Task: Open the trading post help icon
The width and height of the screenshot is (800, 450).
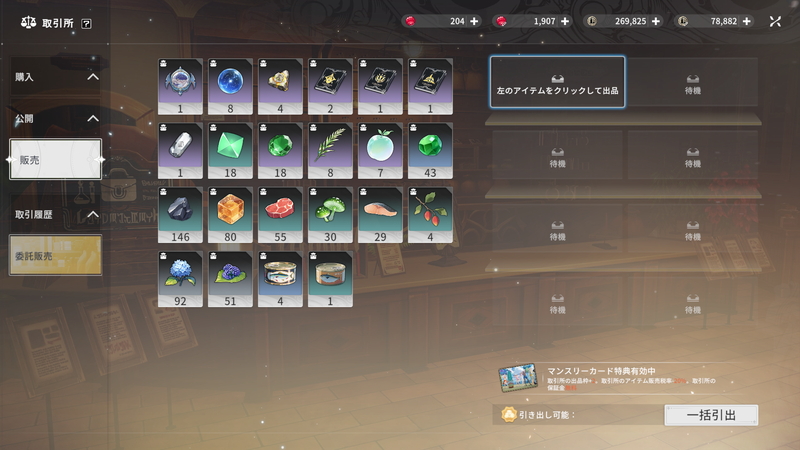Action: click(87, 22)
